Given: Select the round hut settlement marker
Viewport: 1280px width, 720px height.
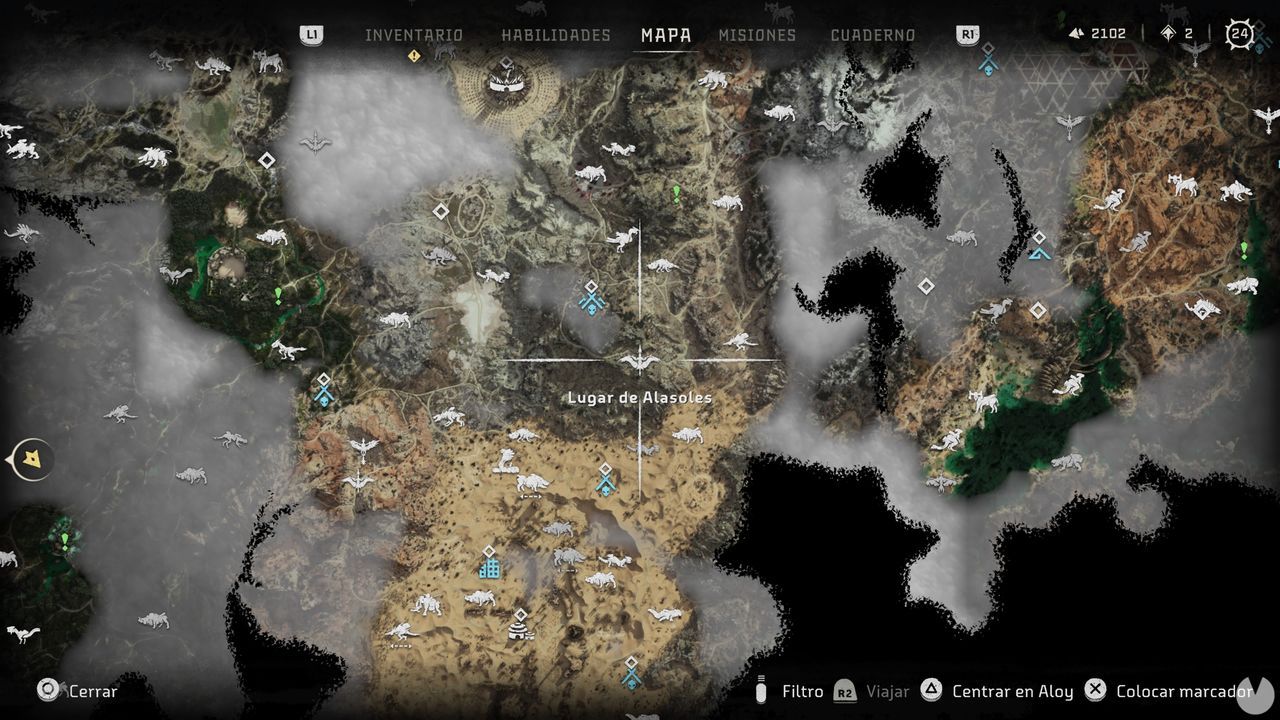Looking at the screenshot, I should (x=520, y=626).
